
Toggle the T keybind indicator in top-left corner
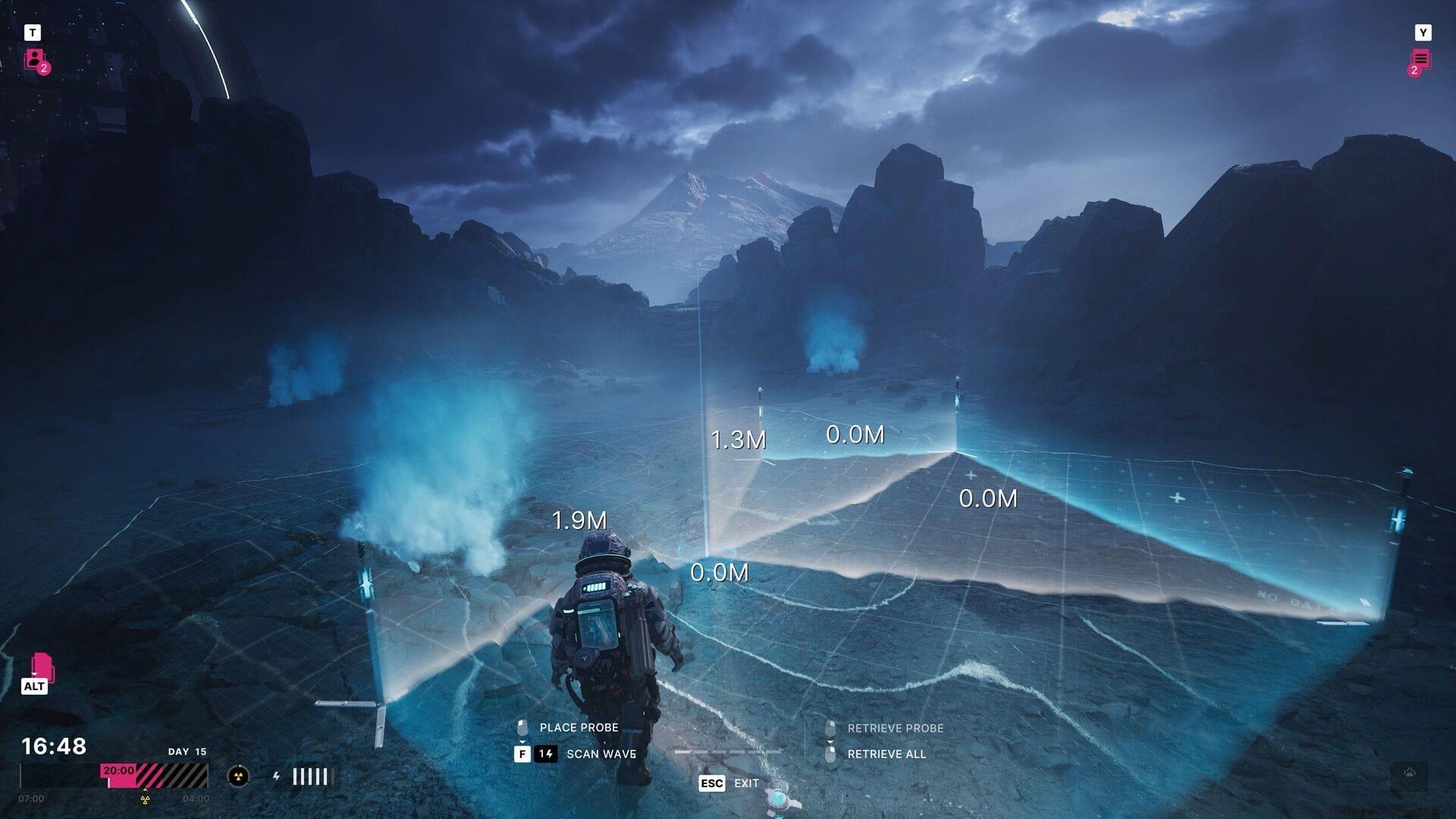click(x=33, y=32)
